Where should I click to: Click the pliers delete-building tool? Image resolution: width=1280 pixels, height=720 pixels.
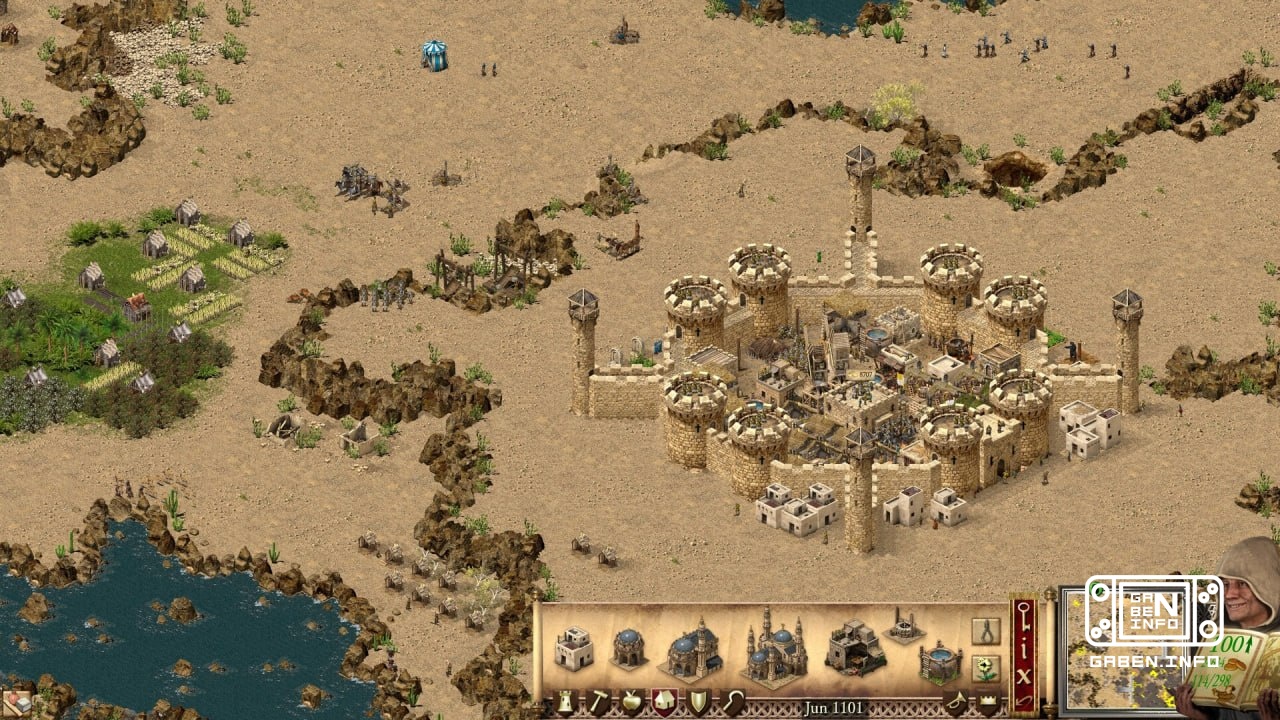tap(985, 632)
